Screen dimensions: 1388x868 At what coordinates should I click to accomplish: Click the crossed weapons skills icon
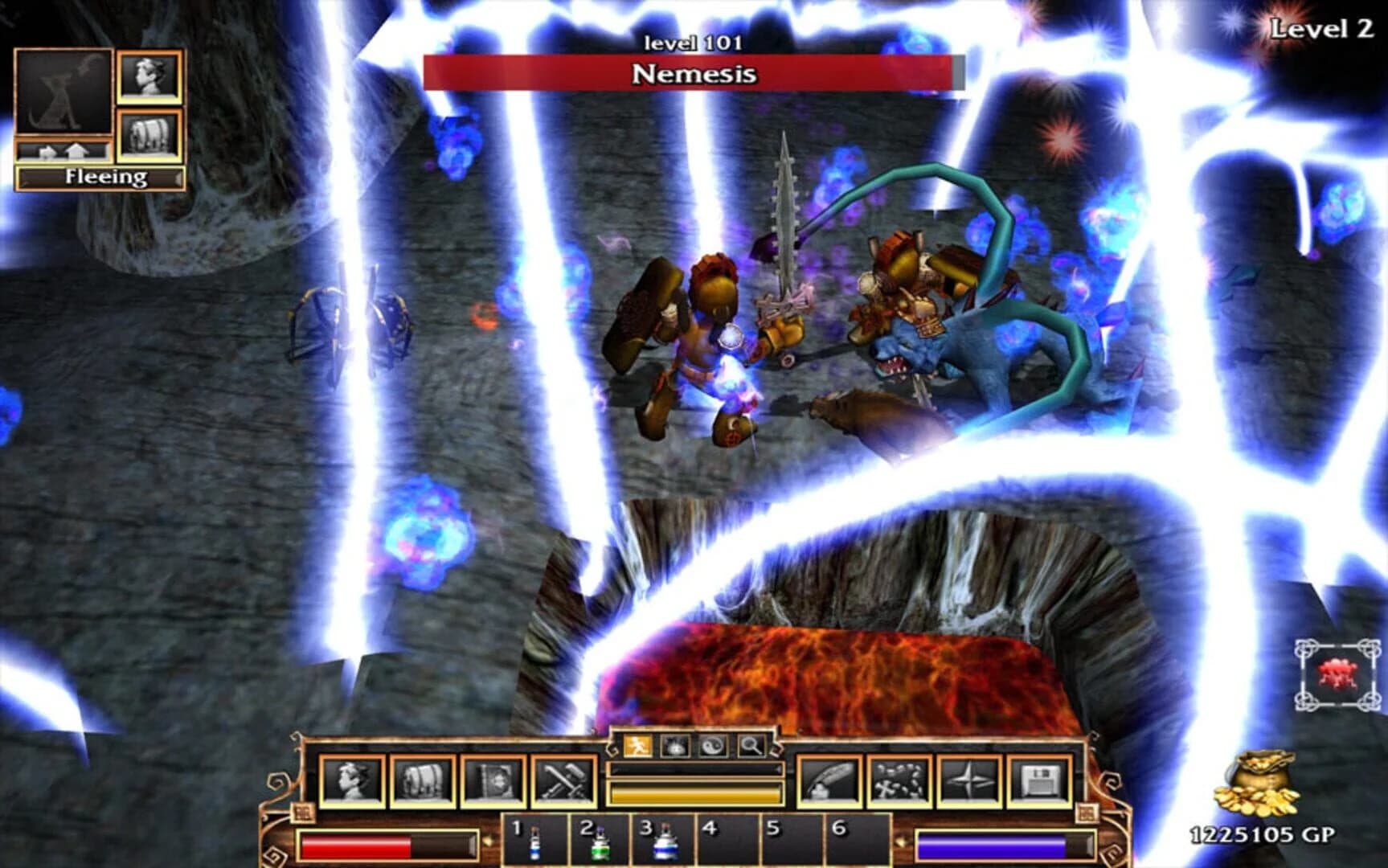[561, 780]
